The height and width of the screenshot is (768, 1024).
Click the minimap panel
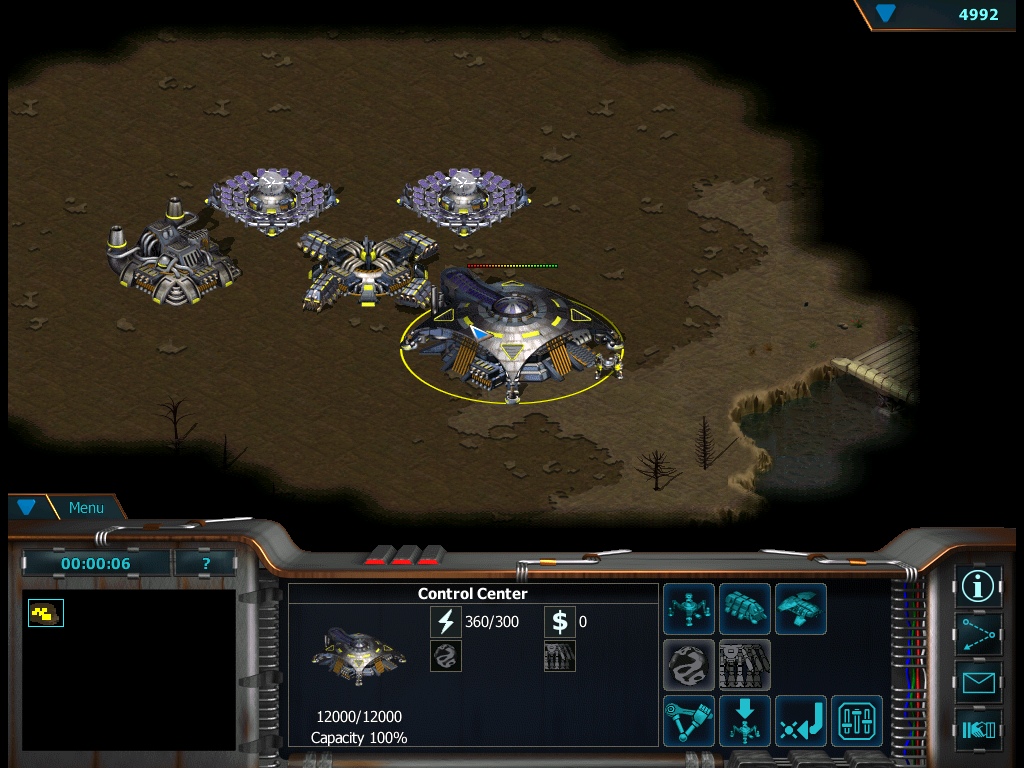coord(129,669)
